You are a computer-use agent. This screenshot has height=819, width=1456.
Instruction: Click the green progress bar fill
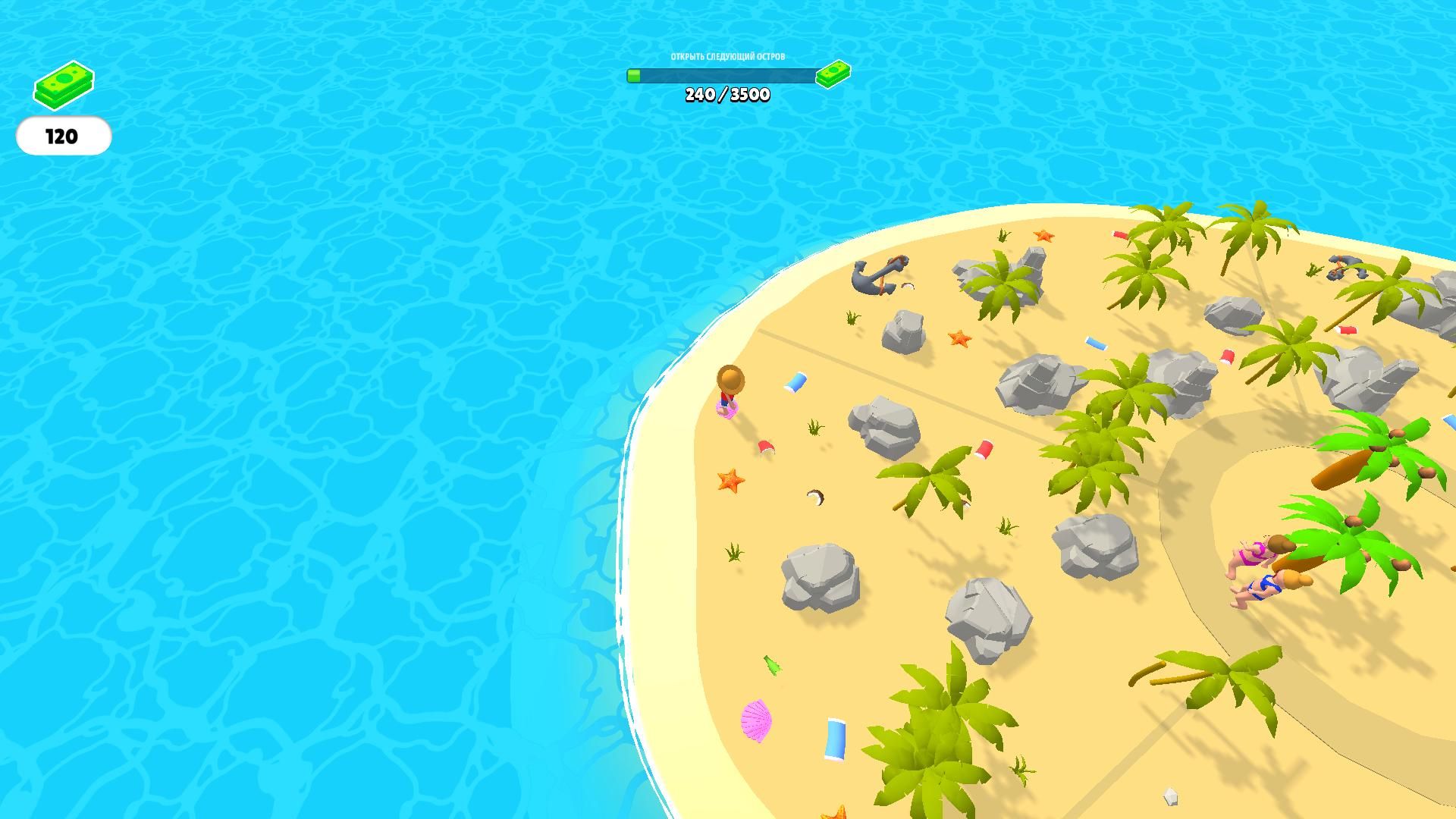(635, 75)
